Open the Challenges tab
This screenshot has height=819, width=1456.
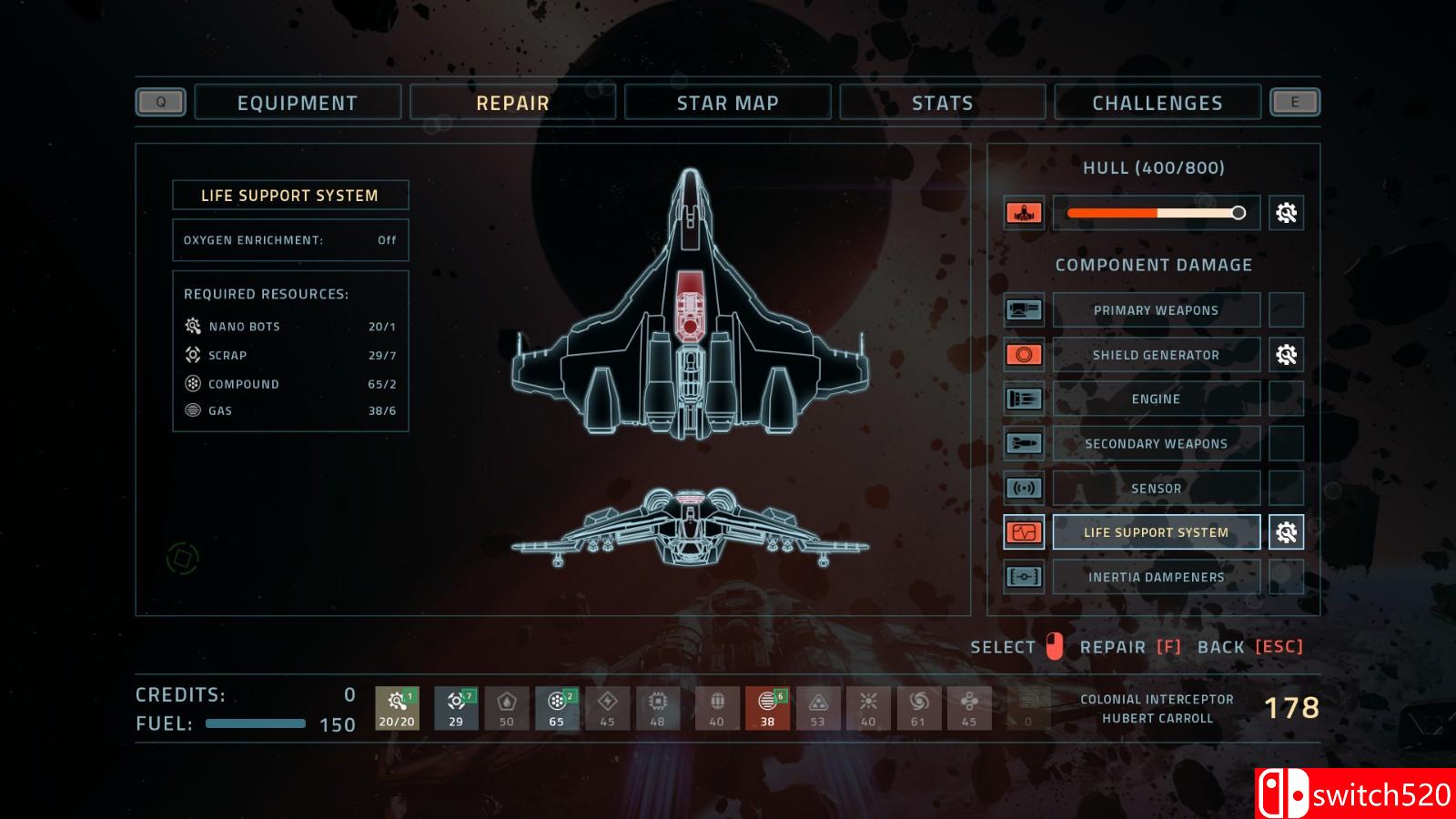tap(1157, 103)
